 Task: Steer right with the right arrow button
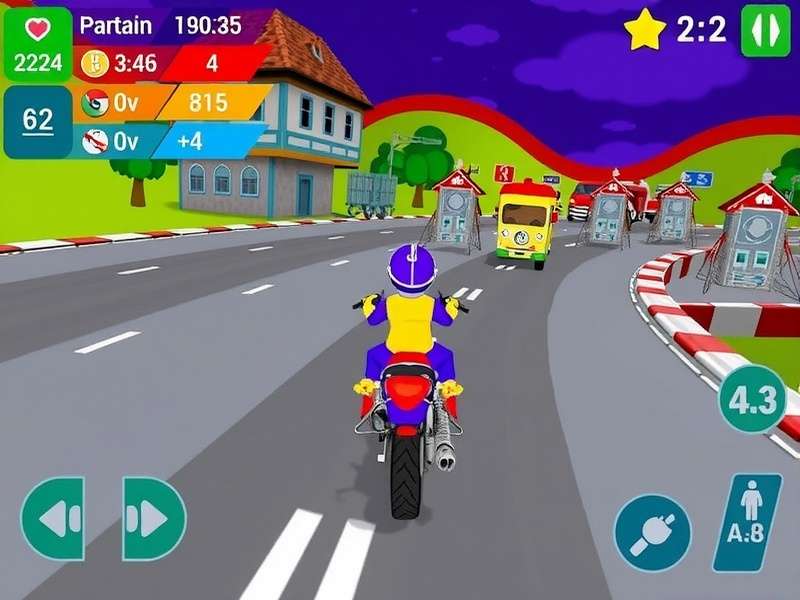click(x=153, y=518)
